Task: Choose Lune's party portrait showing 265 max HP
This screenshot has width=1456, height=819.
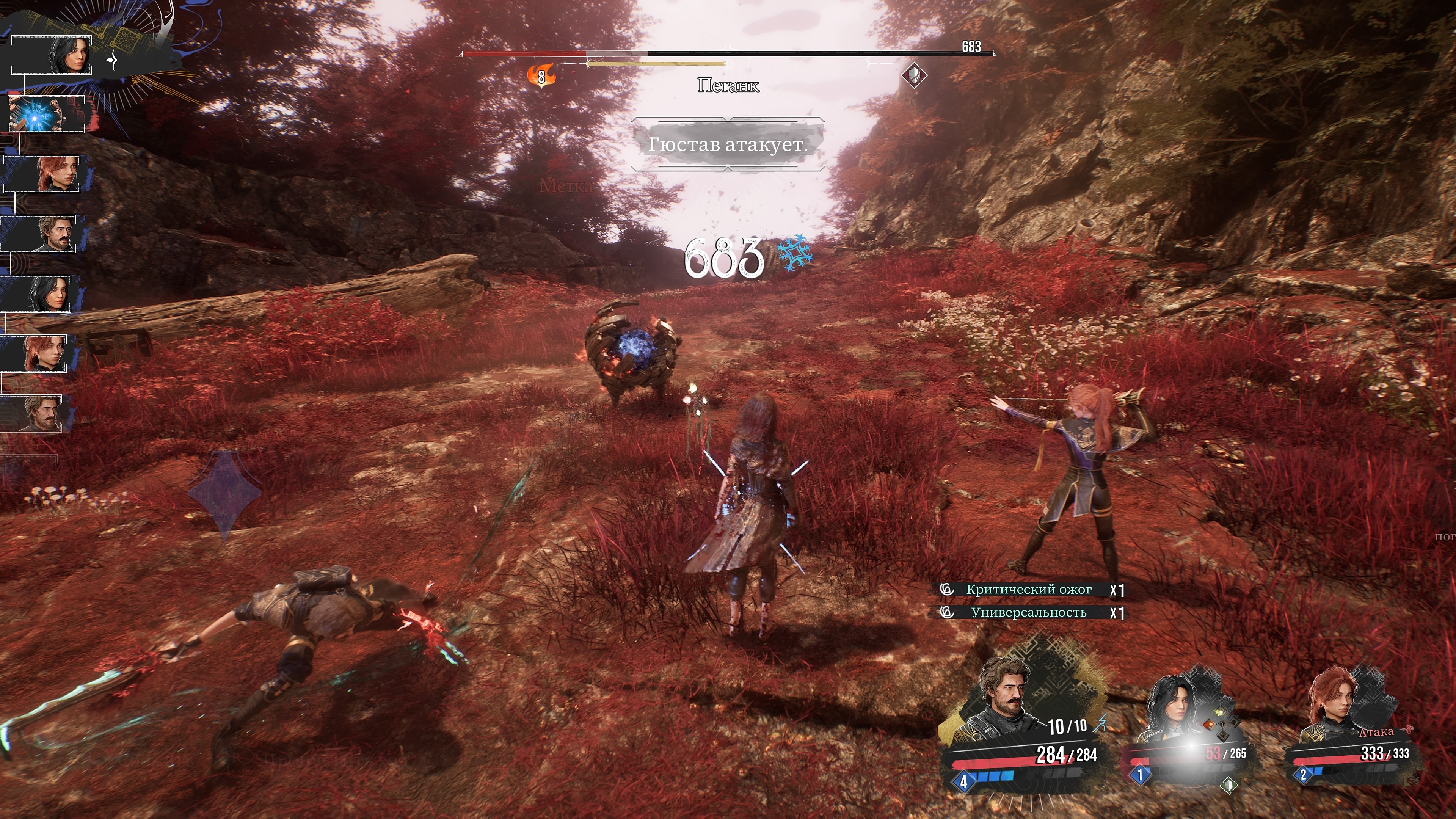Action: 1175,706
